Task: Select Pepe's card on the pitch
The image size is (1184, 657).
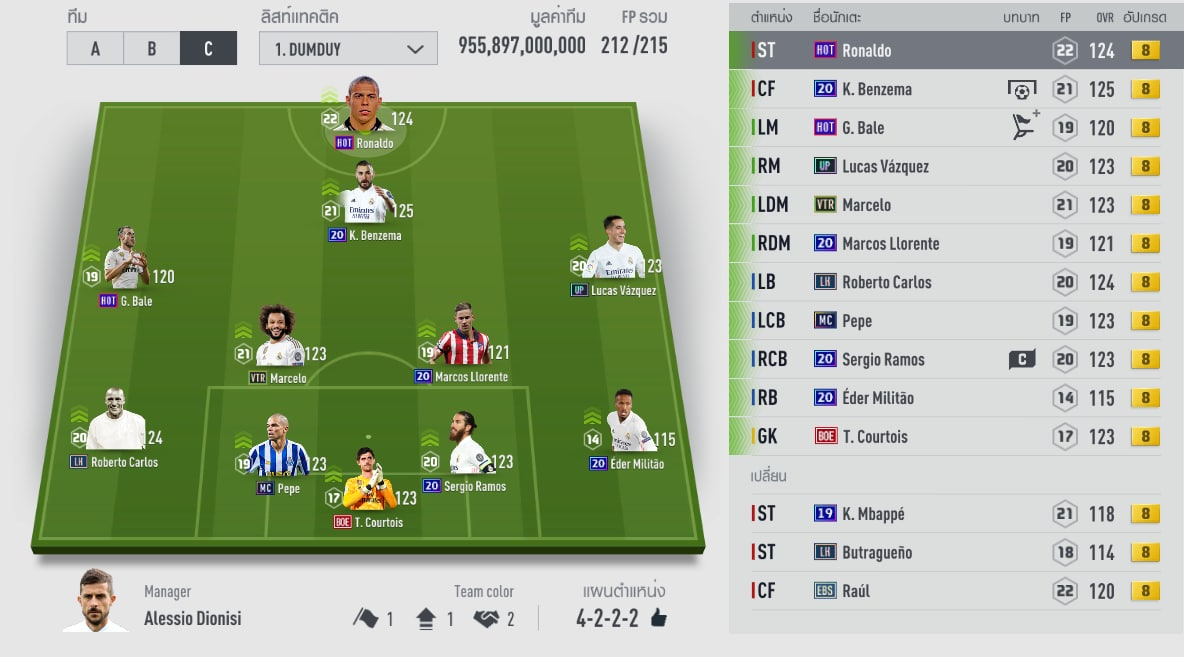Action: coord(278,452)
